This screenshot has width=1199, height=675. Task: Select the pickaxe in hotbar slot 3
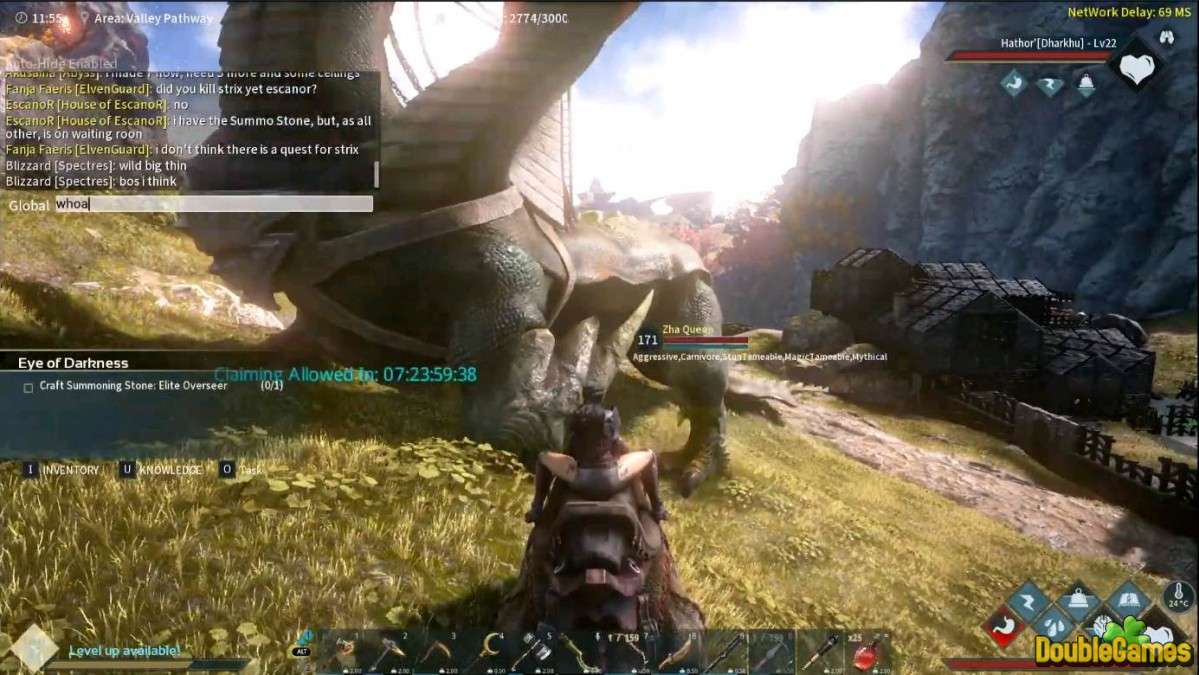click(x=440, y=652)
